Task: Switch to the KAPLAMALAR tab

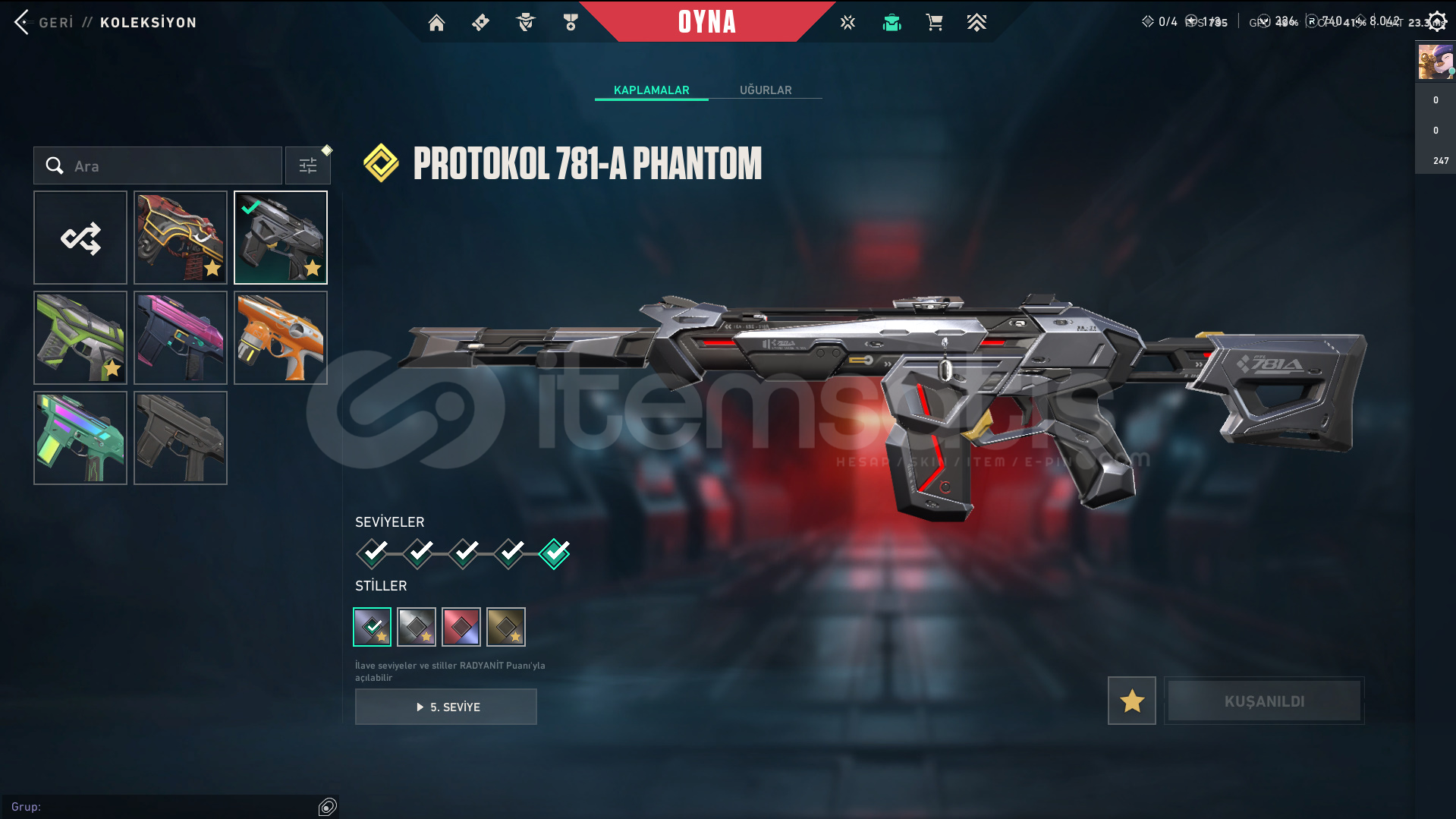Action: click(651, 90)
